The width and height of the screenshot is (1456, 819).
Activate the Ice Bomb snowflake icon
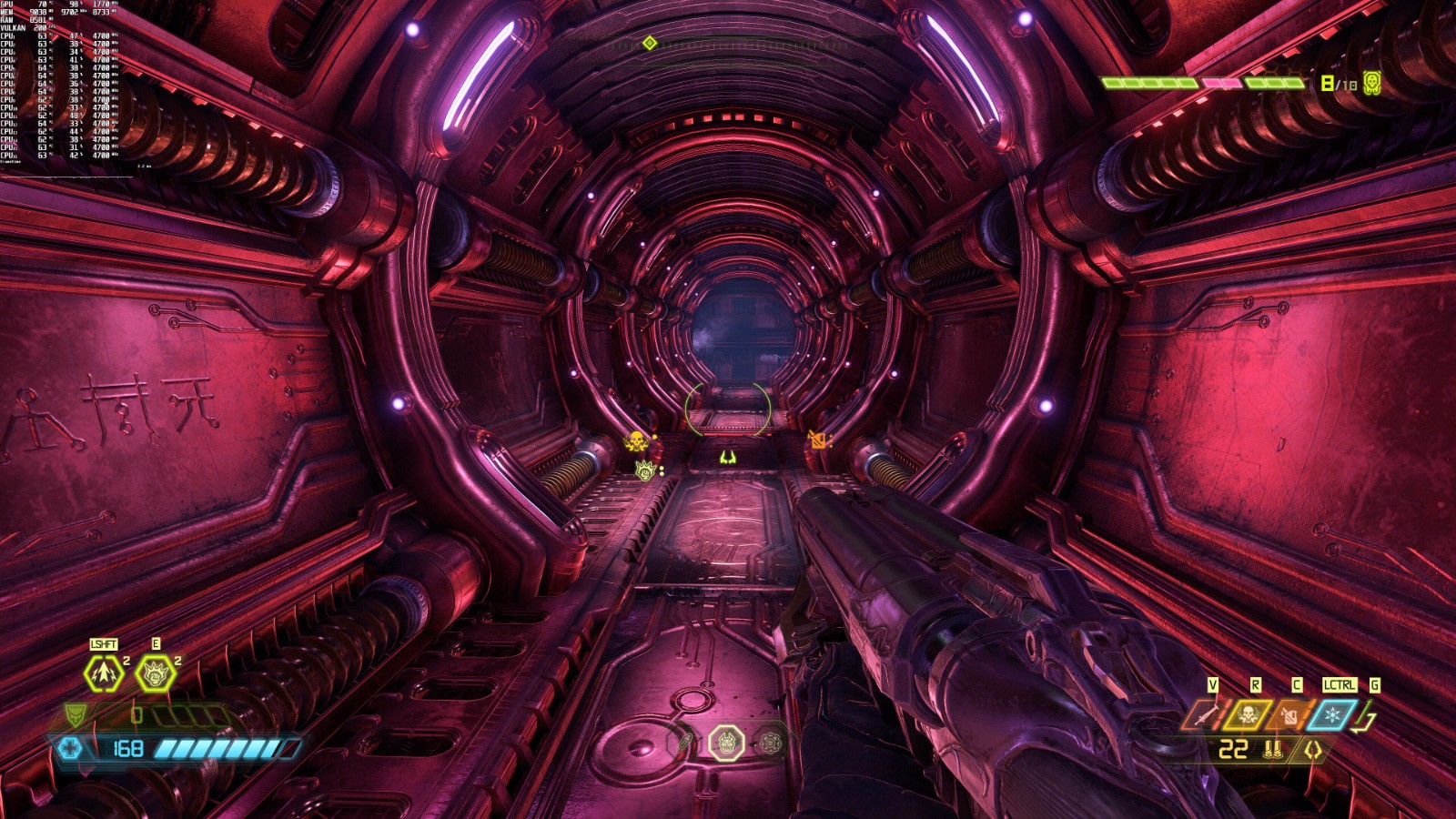point(1331,715)
